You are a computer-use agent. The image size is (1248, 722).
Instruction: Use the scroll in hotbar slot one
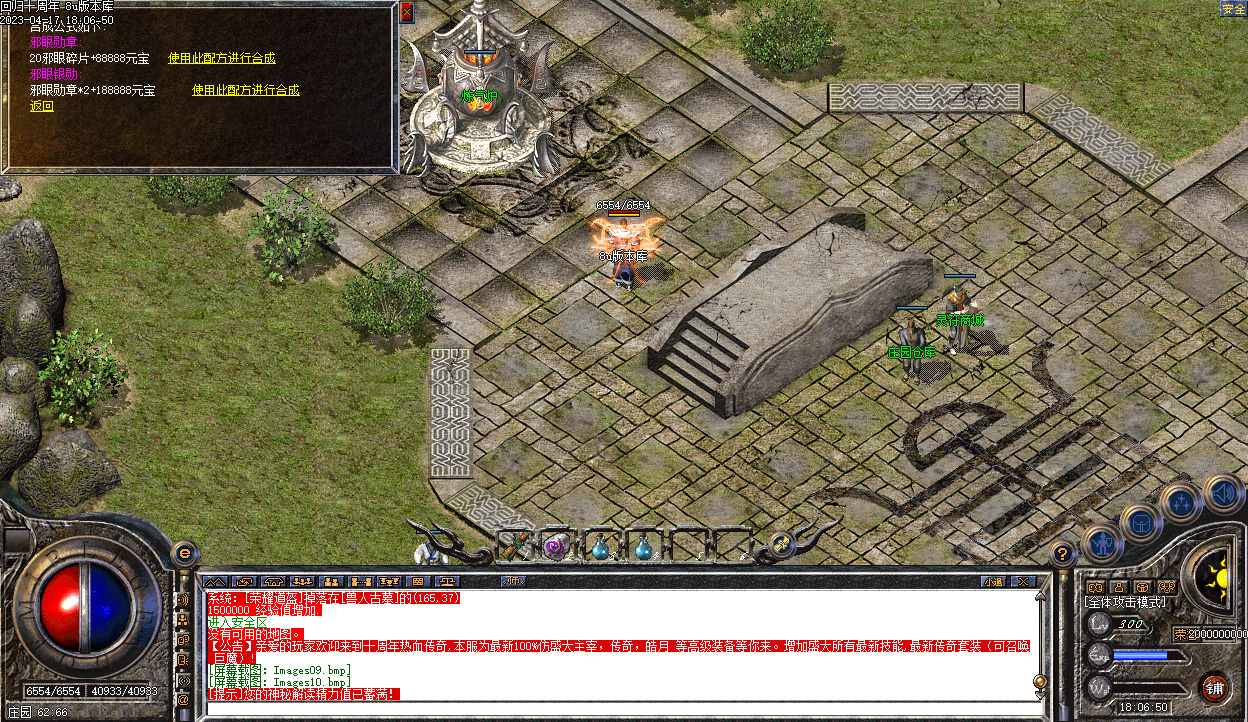point(513,546)
